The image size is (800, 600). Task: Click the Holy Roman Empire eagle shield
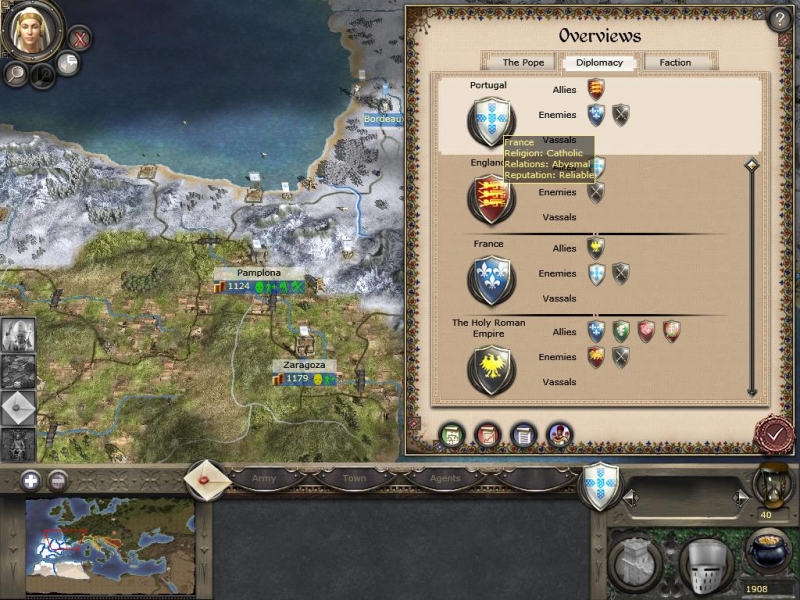(x=490, y=368)
